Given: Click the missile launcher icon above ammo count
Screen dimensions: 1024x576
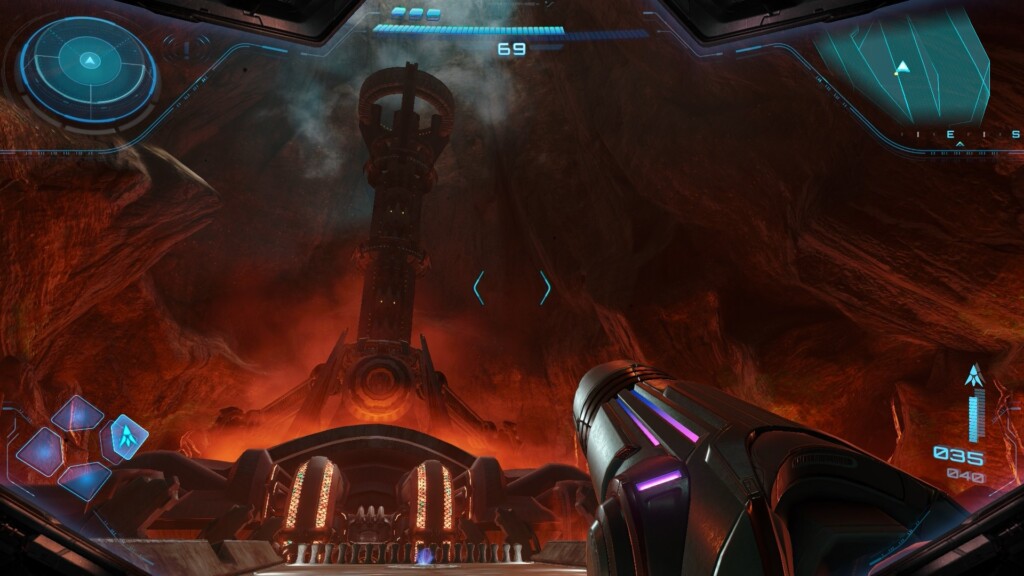Looking at the screenshot, I should tap(971, 377).
